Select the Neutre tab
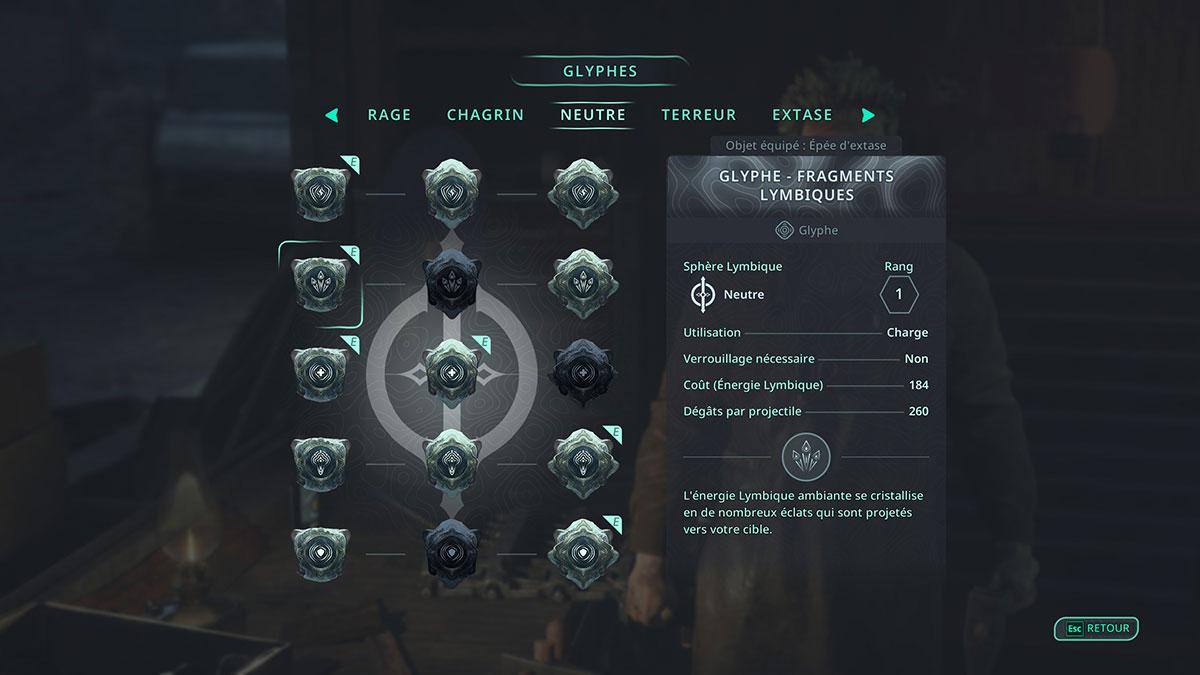 pos(593,115)
